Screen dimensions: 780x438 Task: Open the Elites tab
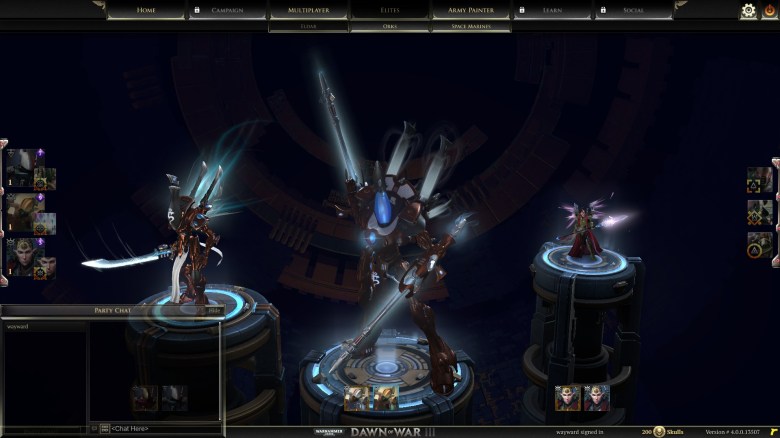pos(389,10)
